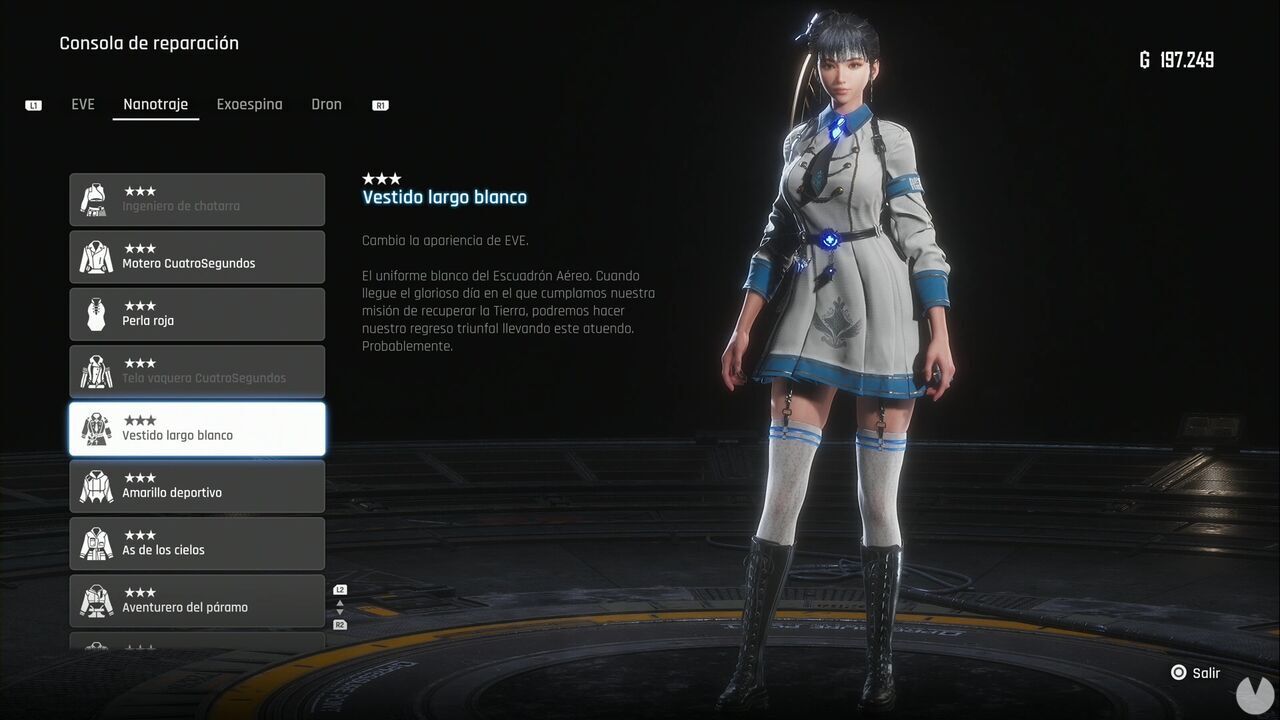
Task: Click the Vestido largo blanco outfit icon
Action: (x=95, y=428)
